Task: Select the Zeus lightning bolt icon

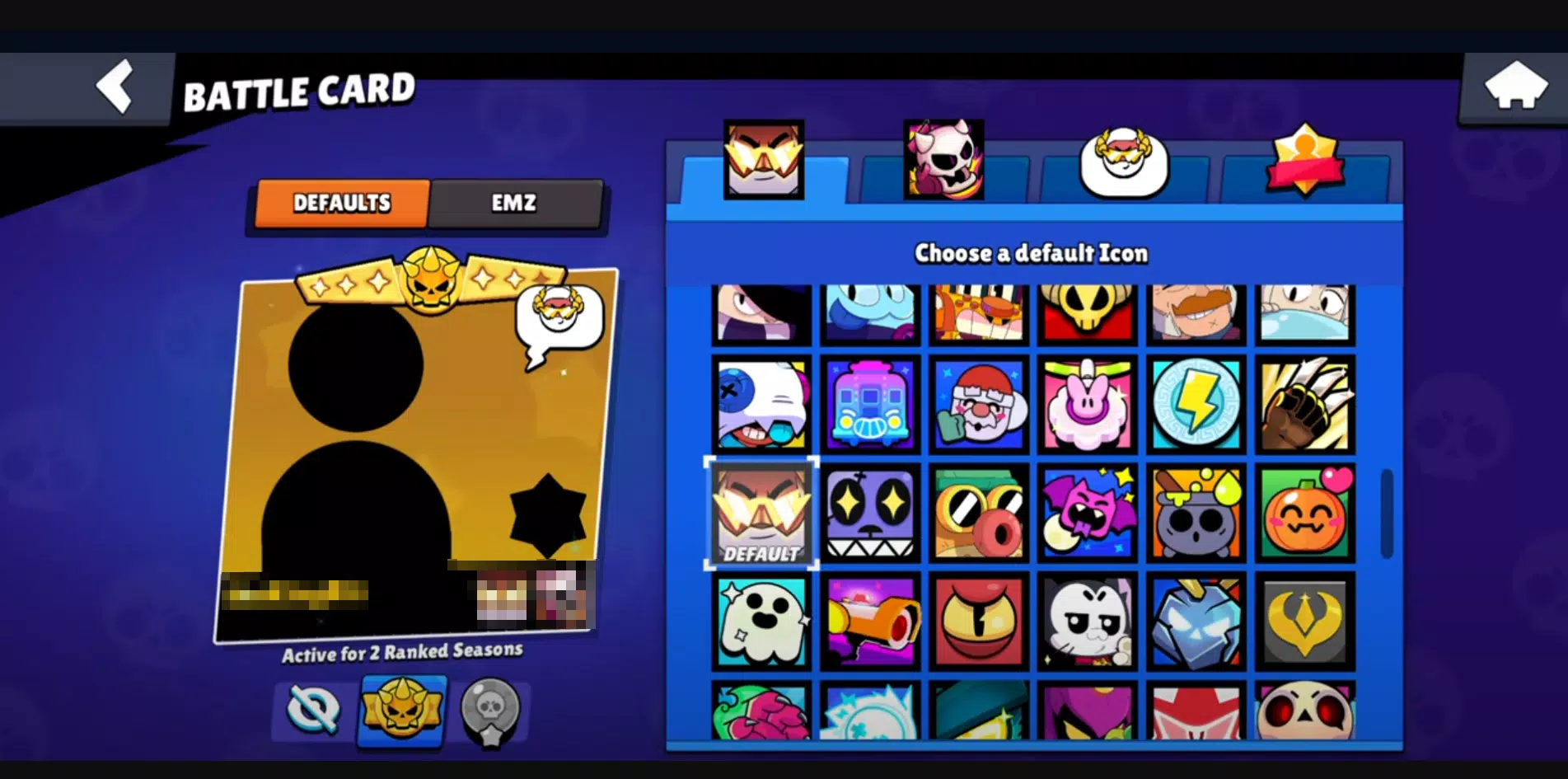Action: coord(1196,404)
